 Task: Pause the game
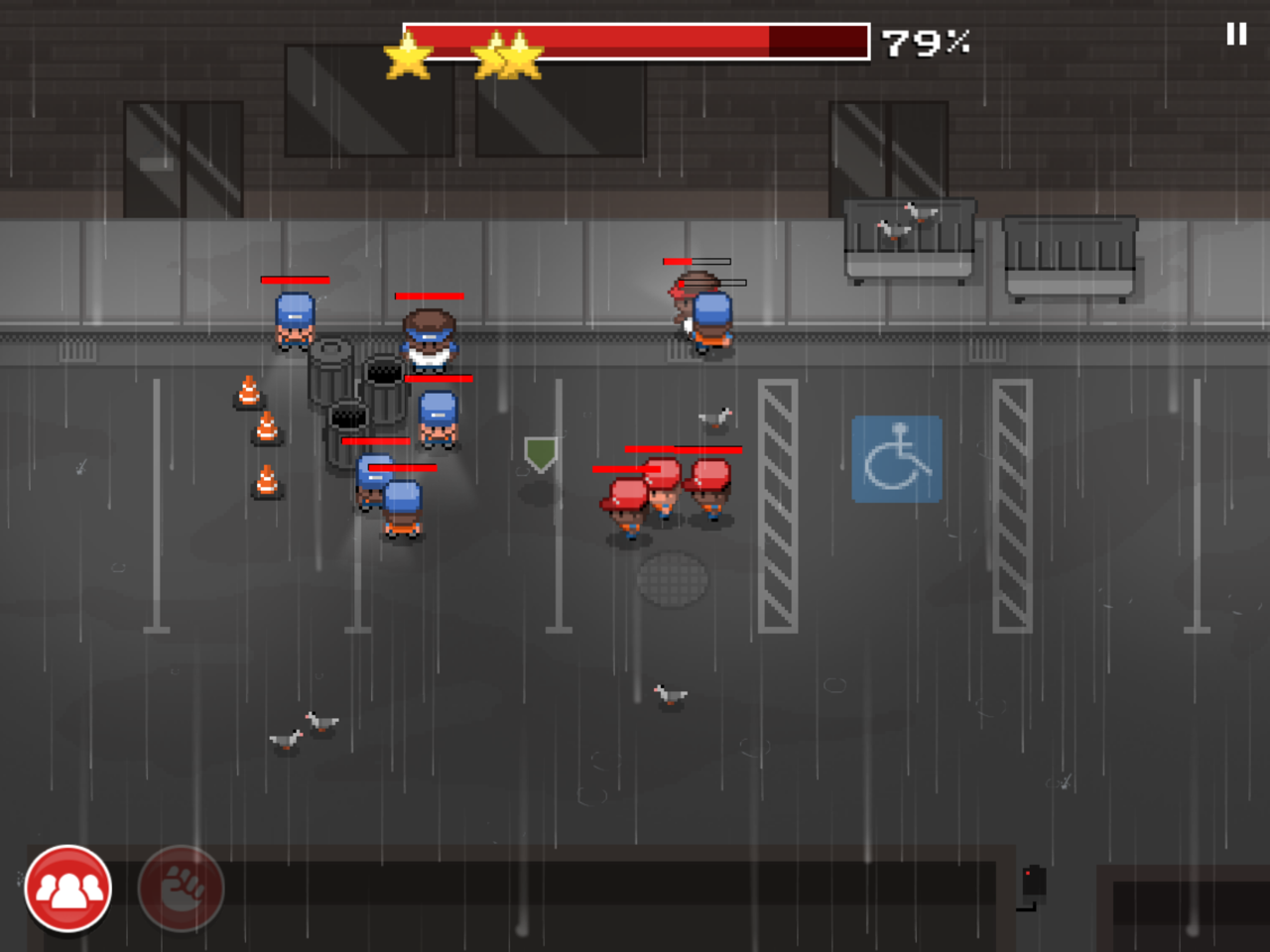click(x=1235, y=35)
